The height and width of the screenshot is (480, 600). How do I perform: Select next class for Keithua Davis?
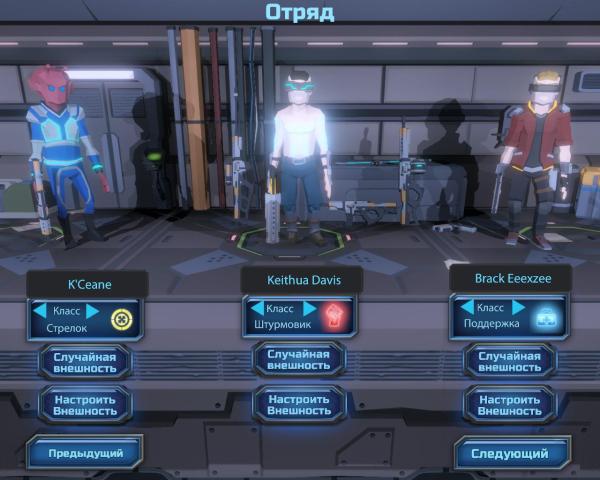pyautogui.click(x=310, y=309)
